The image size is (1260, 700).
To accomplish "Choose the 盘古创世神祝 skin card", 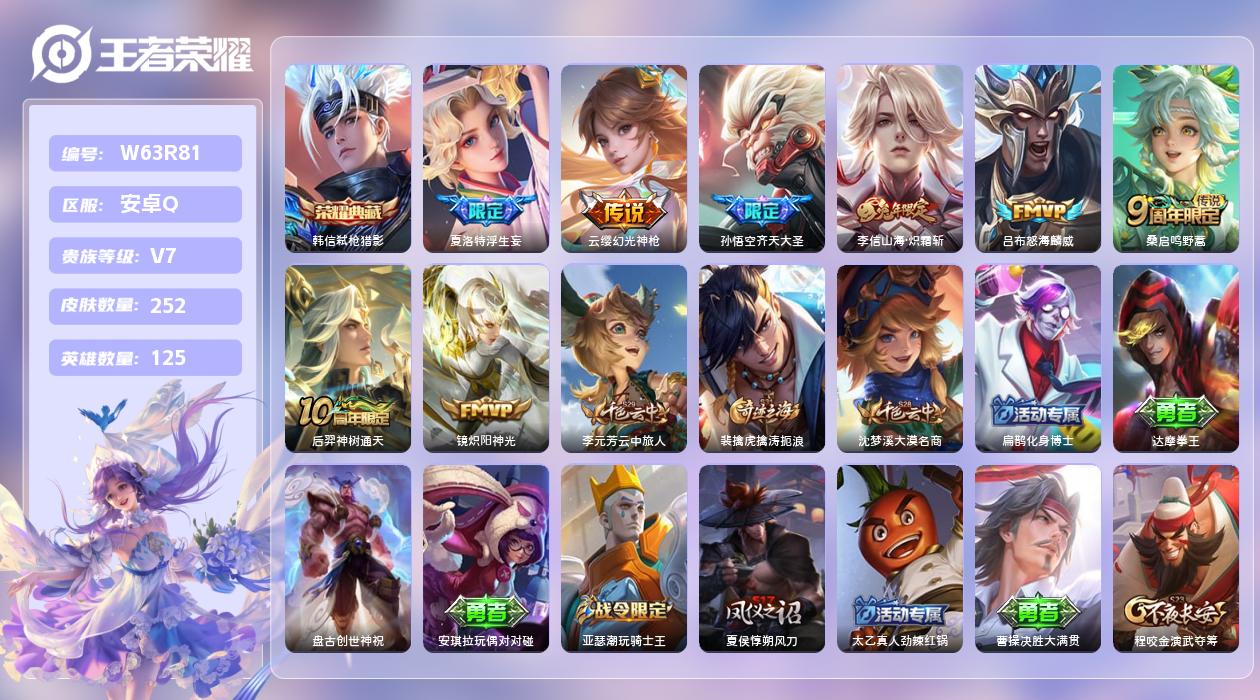I will click(348, 558).
